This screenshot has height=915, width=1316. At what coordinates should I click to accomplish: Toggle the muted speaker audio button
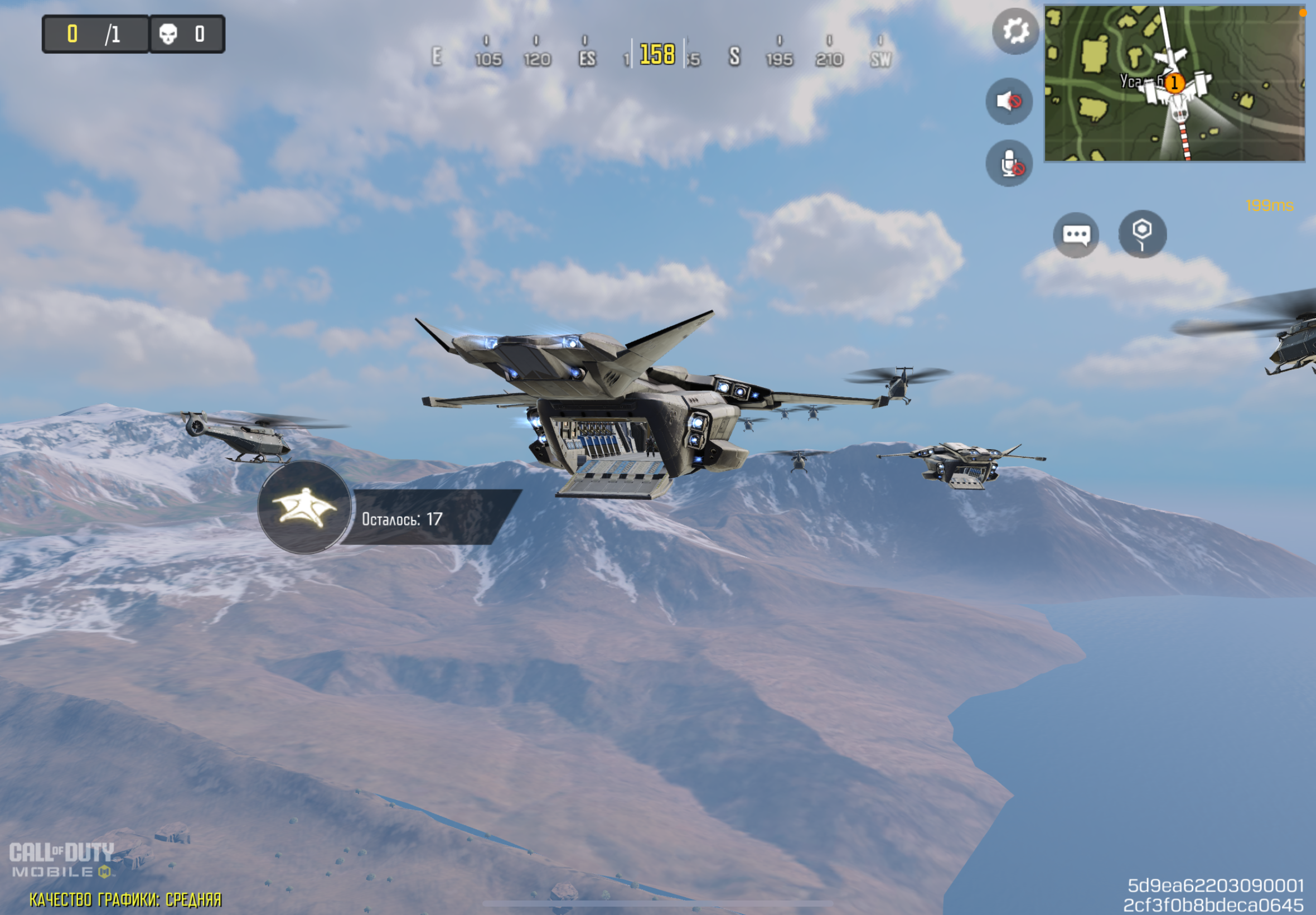[1009, 102]
